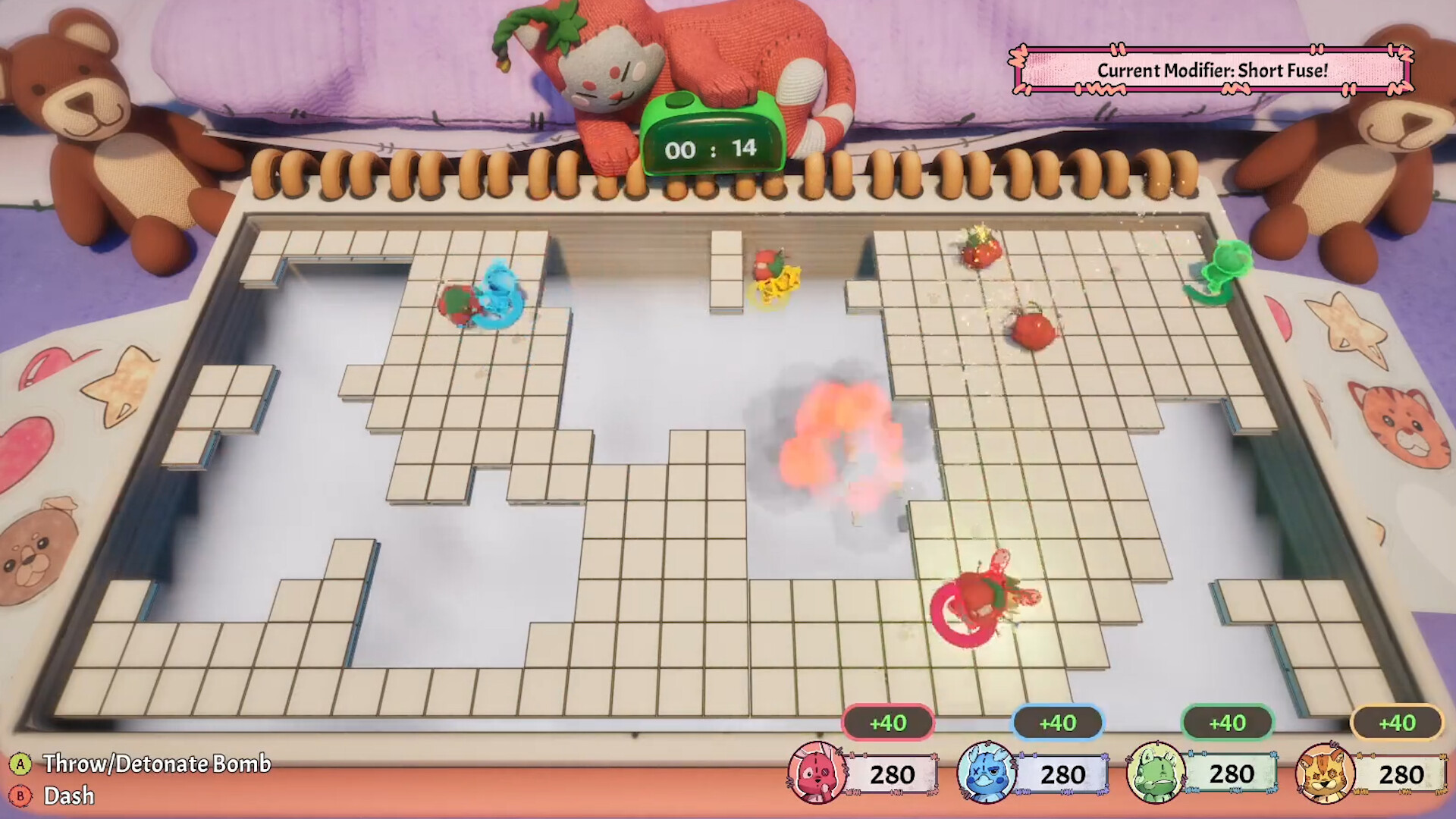
Task: Click the green A button prompt icon
Action: pos(22,766)
